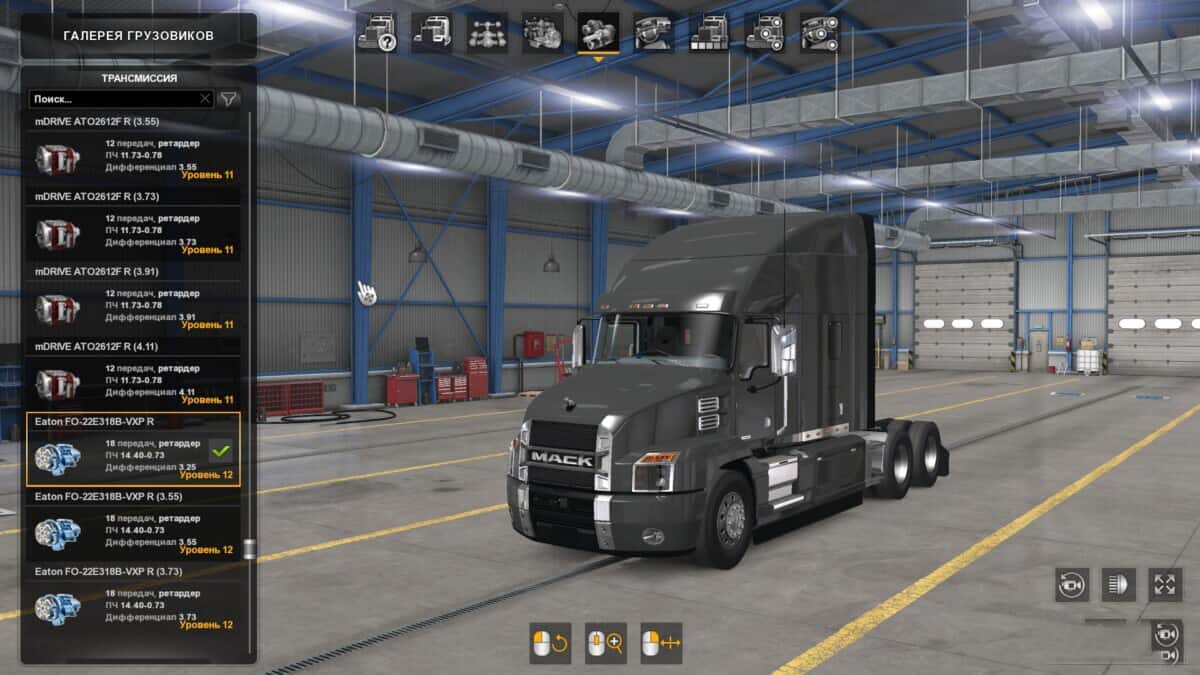Open the truck tab with question mark
Image resolution: width=1200 pixels, height=675 pixels.
click(x=377, y=33)
